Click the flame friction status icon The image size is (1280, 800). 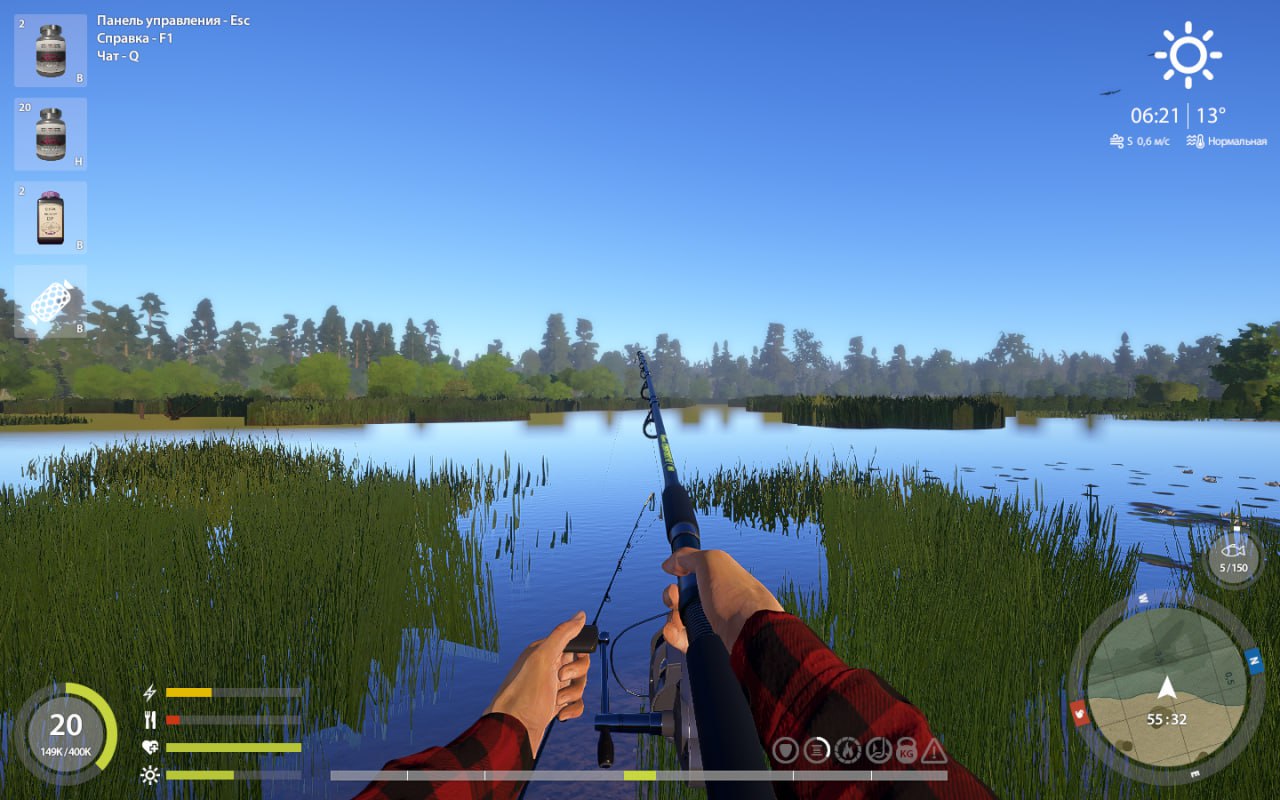(x=847, y=749)
